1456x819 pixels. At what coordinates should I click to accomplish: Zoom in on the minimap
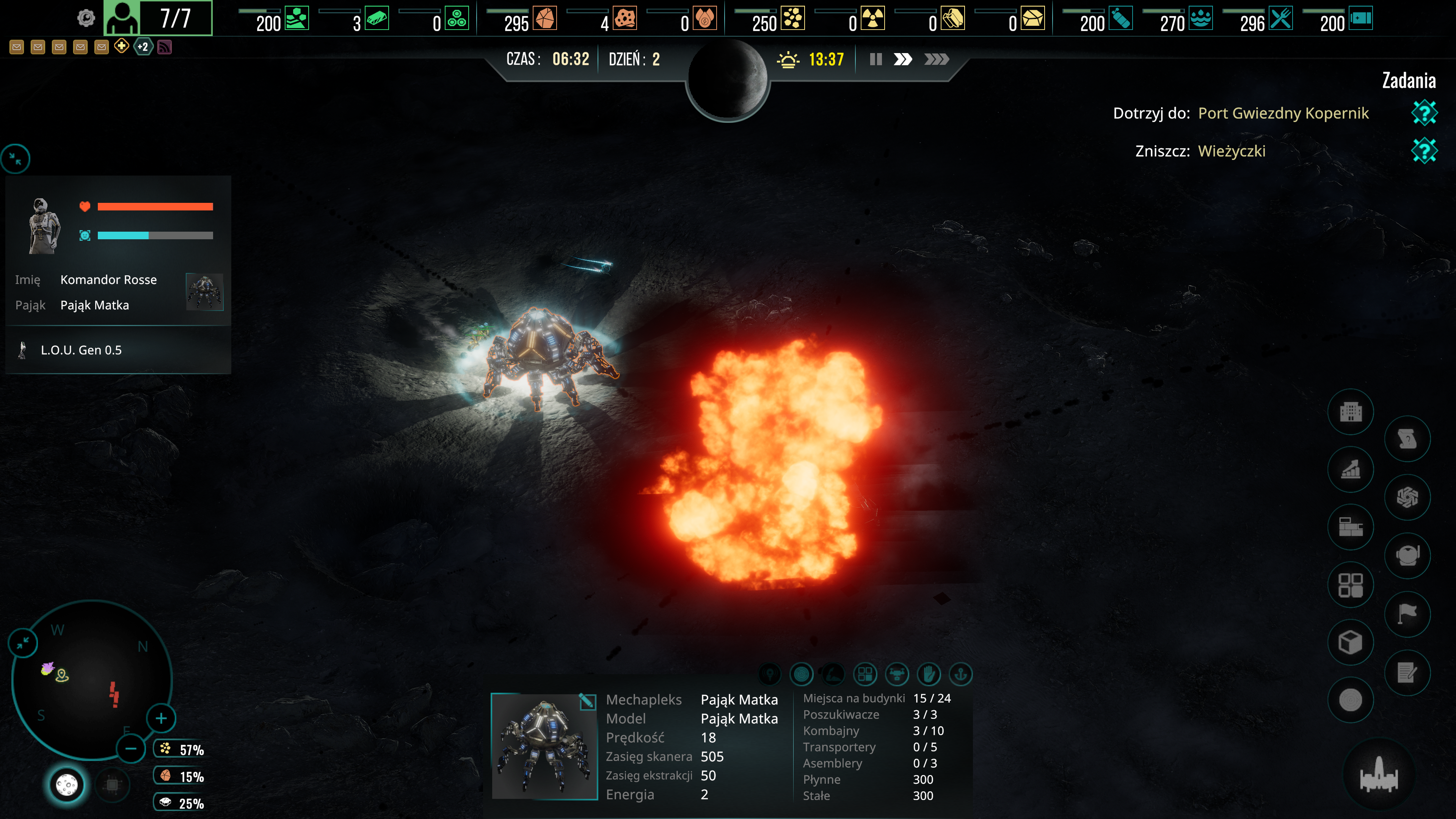[x=161, y=719]
